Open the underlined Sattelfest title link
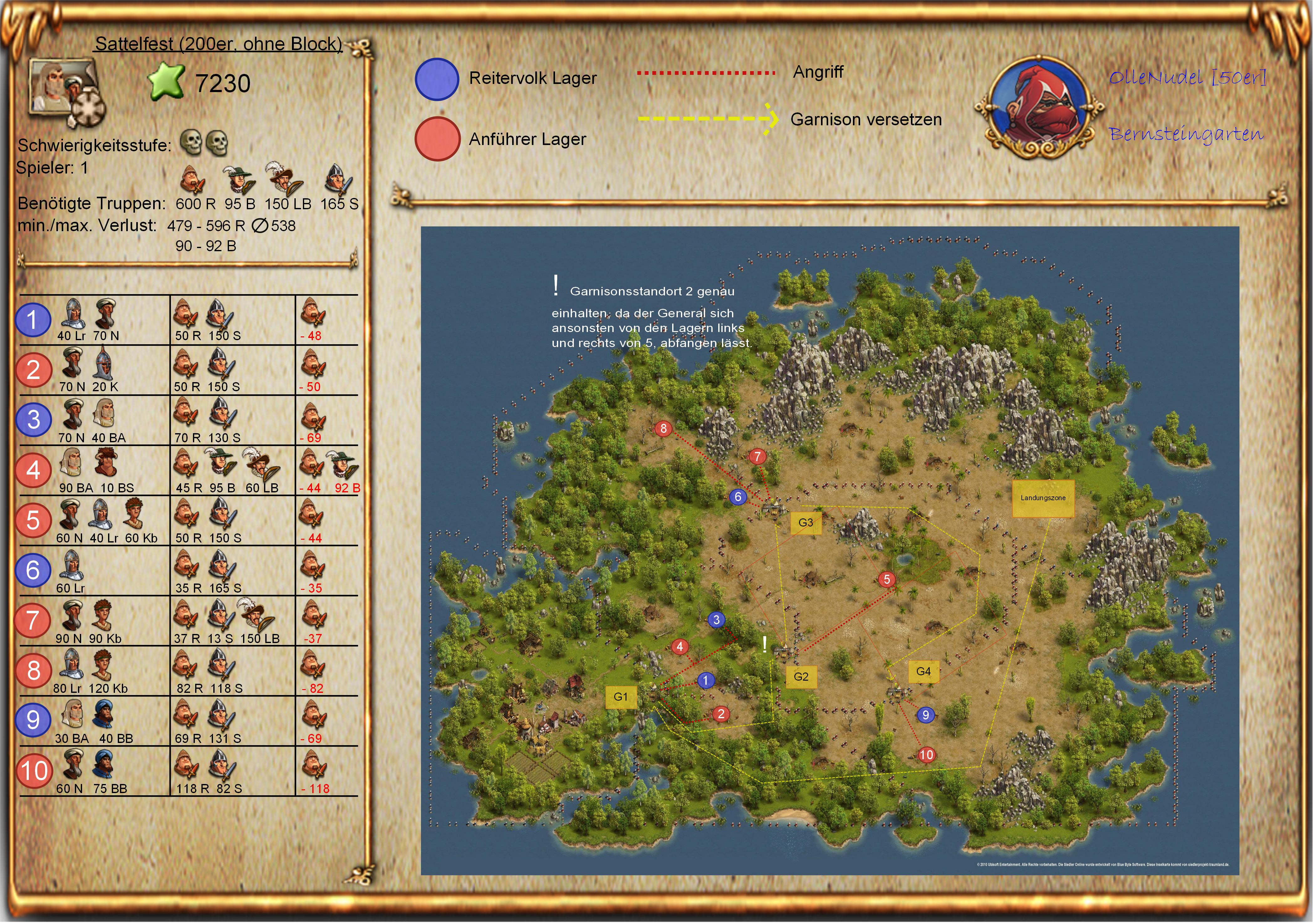The image size is (1314, 924). 218,44
